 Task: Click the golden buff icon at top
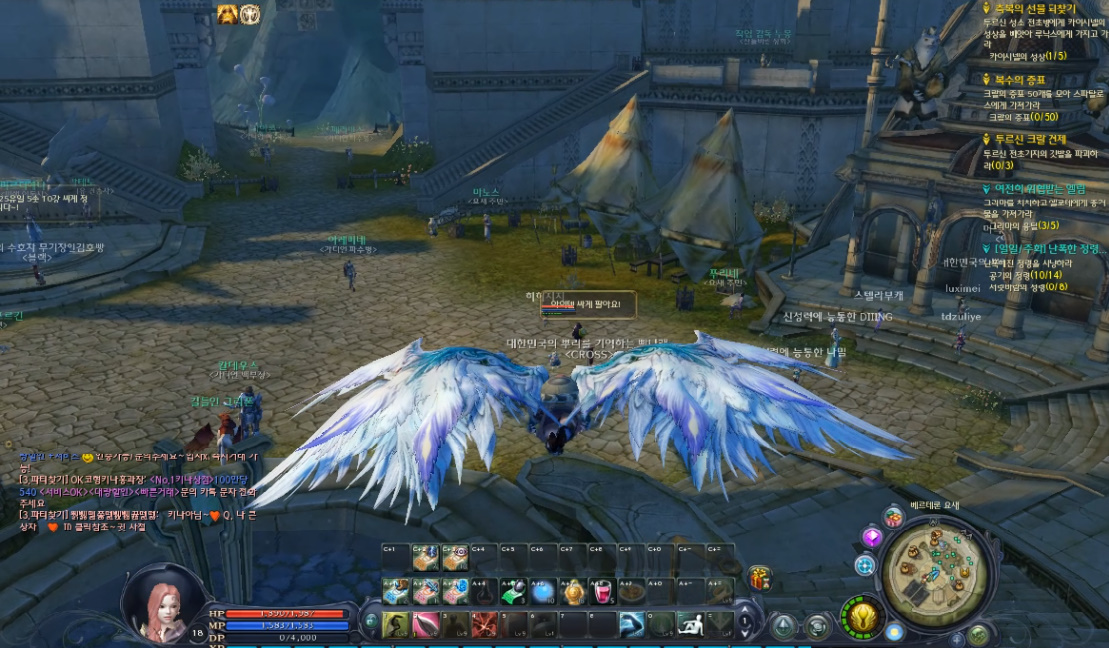pyautogui.click(x=228, y=13)
